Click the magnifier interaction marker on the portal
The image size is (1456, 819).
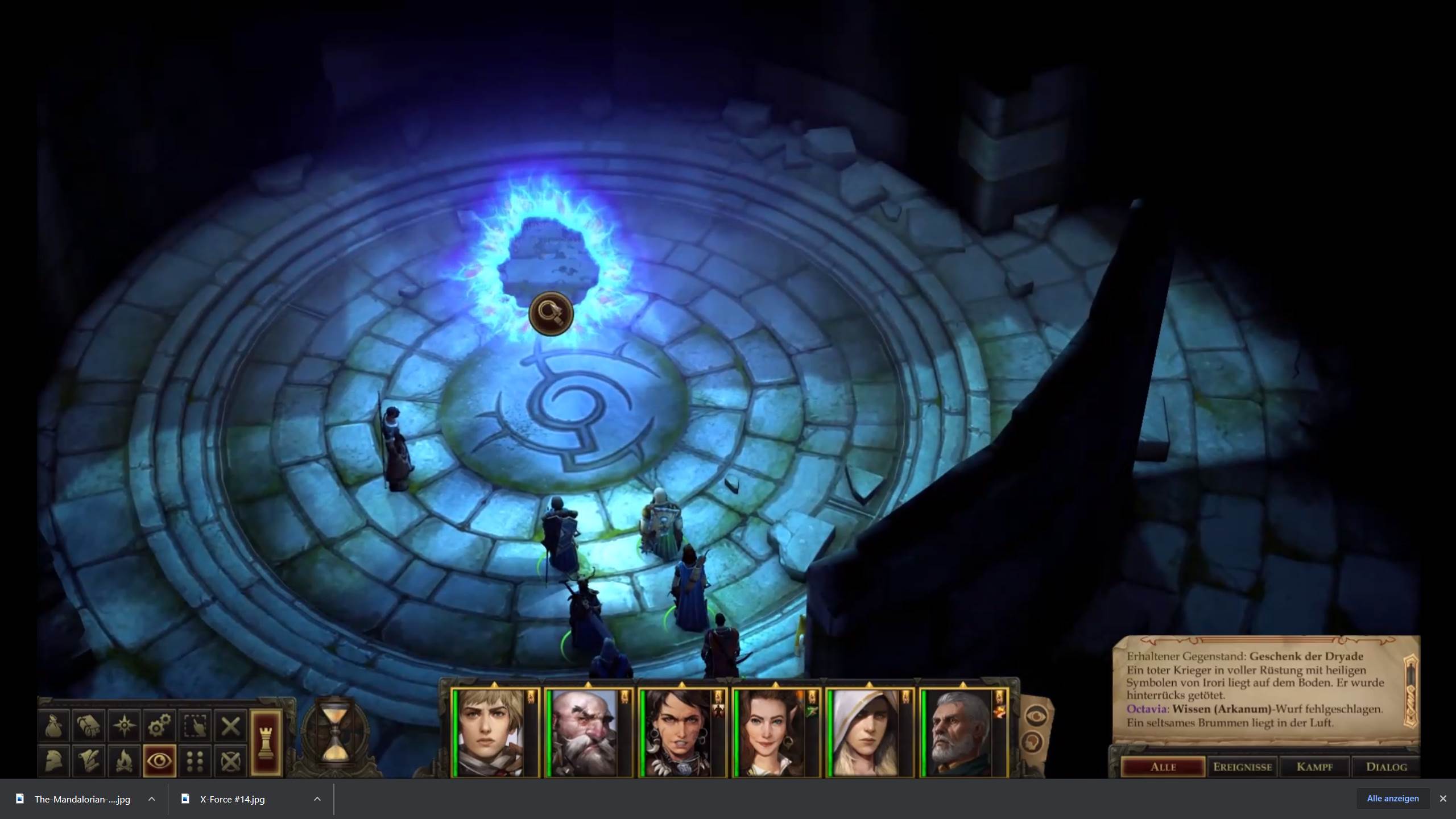[551, 313]
